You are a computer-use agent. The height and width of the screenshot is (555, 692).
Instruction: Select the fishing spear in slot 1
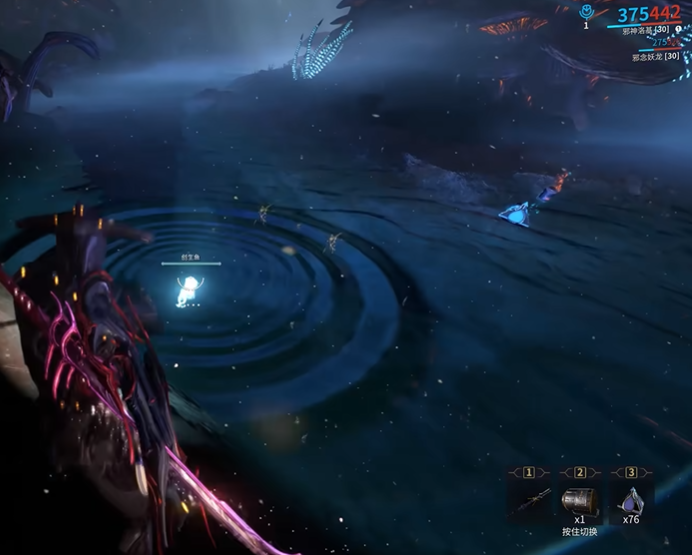click(530, 501)
